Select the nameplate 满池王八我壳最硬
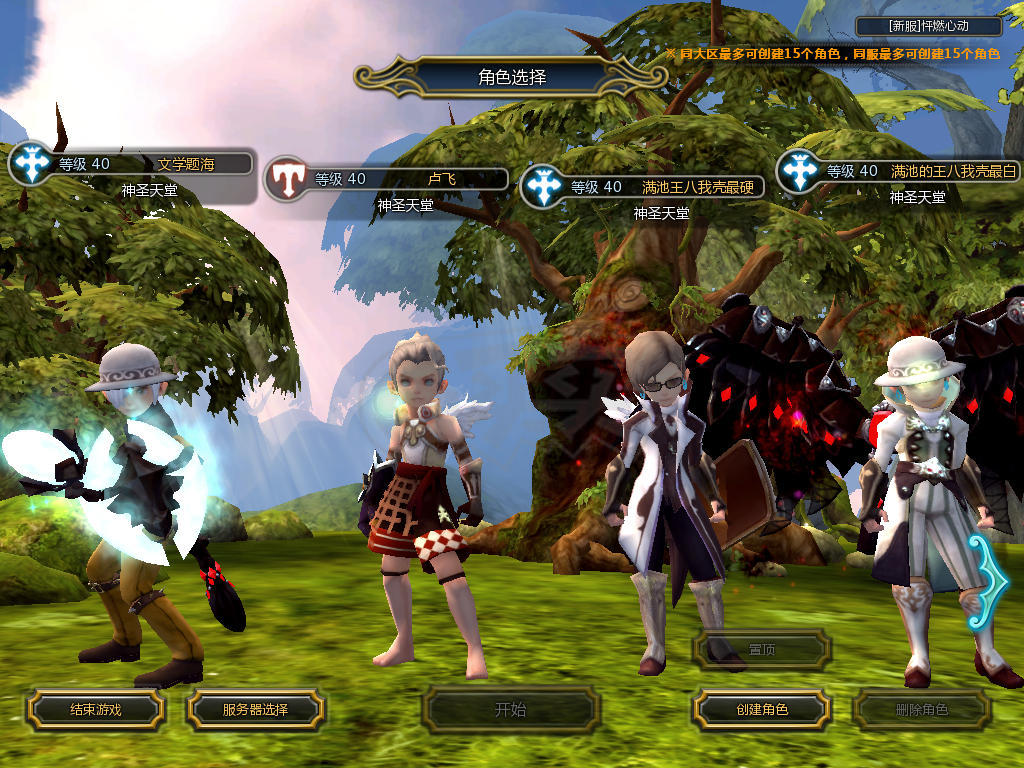 698,186
